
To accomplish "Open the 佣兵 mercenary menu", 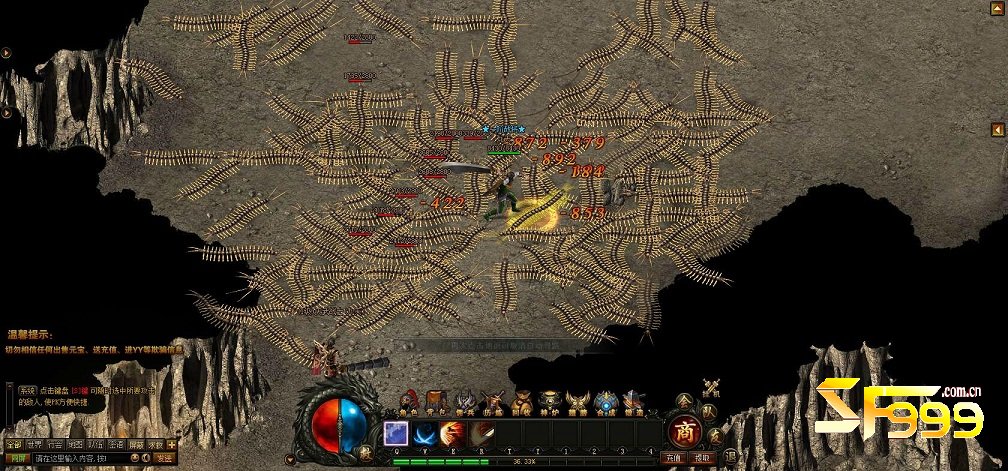I will (x=464, y=402).
